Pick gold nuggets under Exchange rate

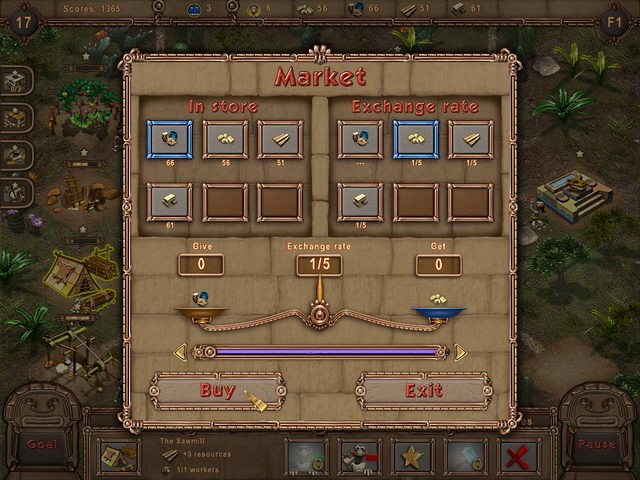415,140
